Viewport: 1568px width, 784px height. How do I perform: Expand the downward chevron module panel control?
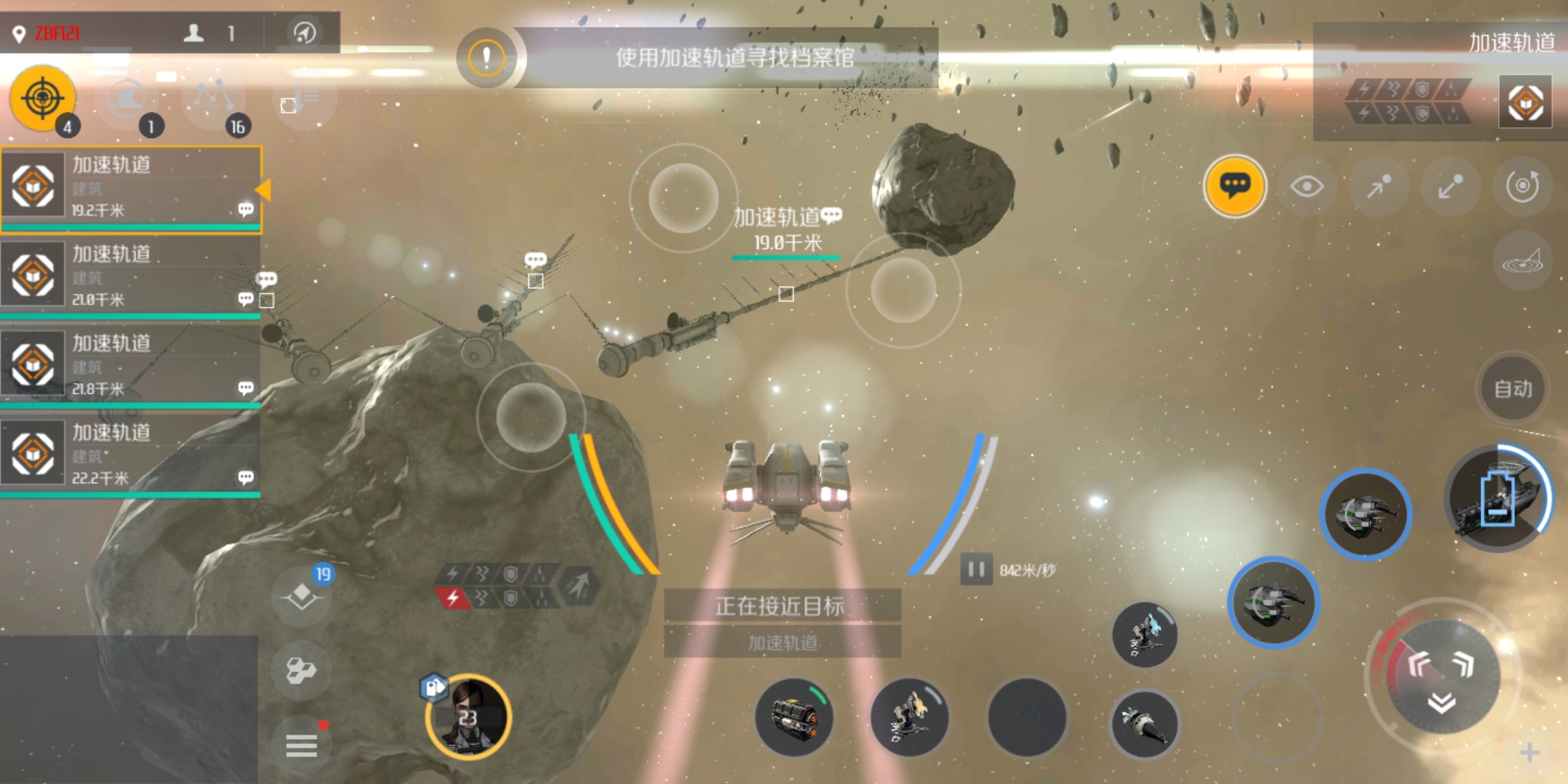1442,701
